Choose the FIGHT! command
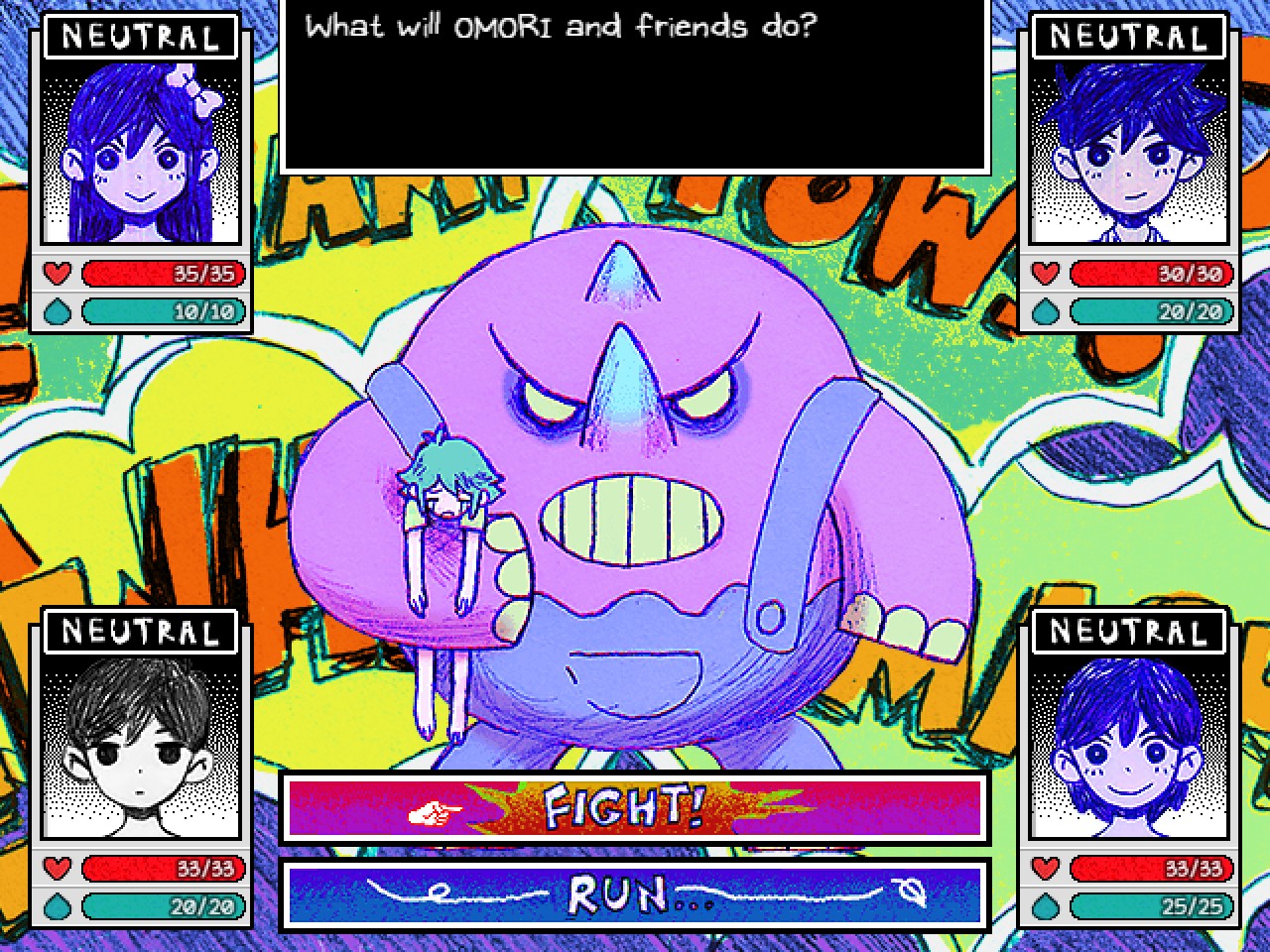The height and width of the screenshot is (952, 1270). tap(623, 808)
